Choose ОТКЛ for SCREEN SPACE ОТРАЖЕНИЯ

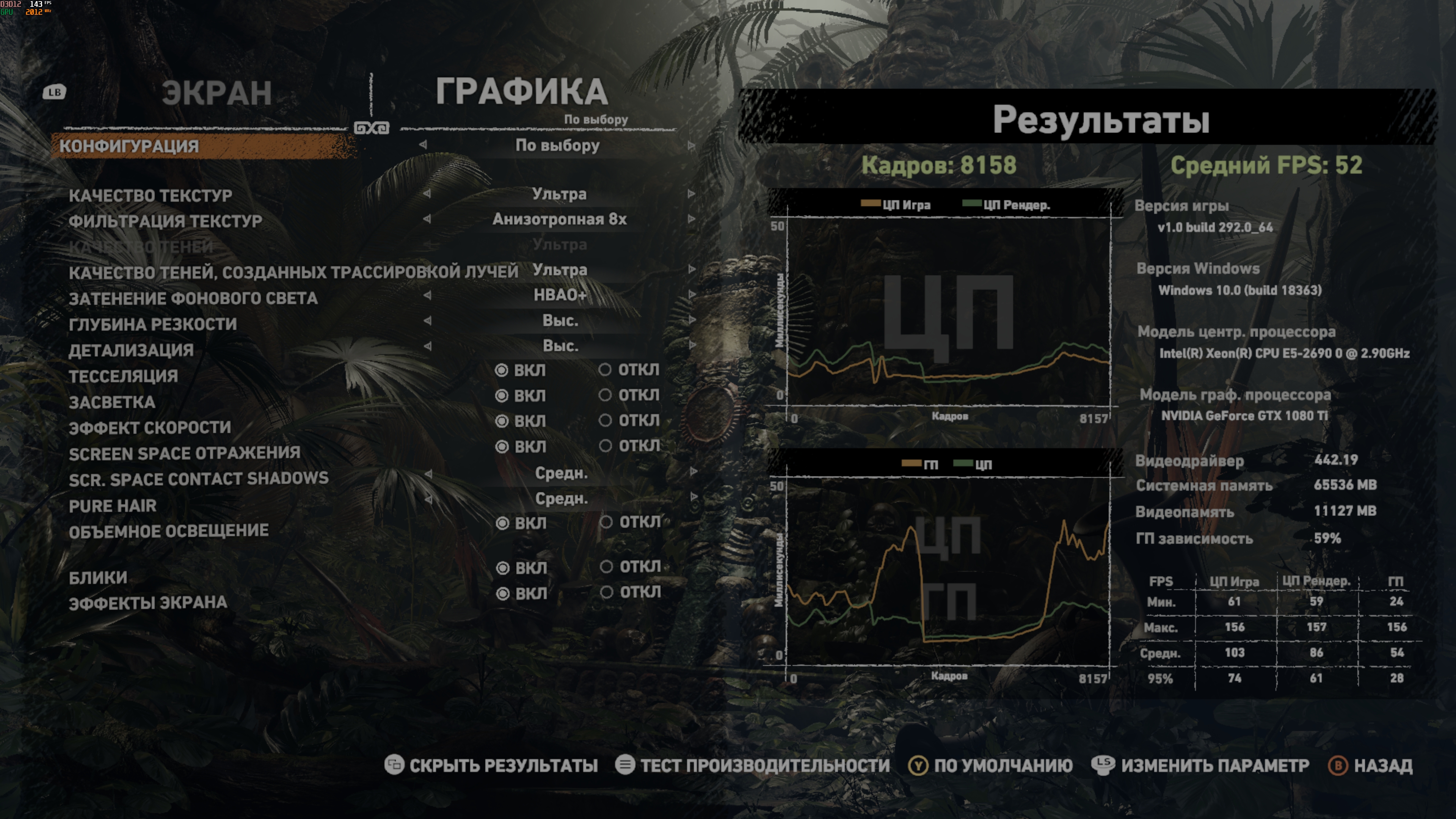click(x=606, y=446)
